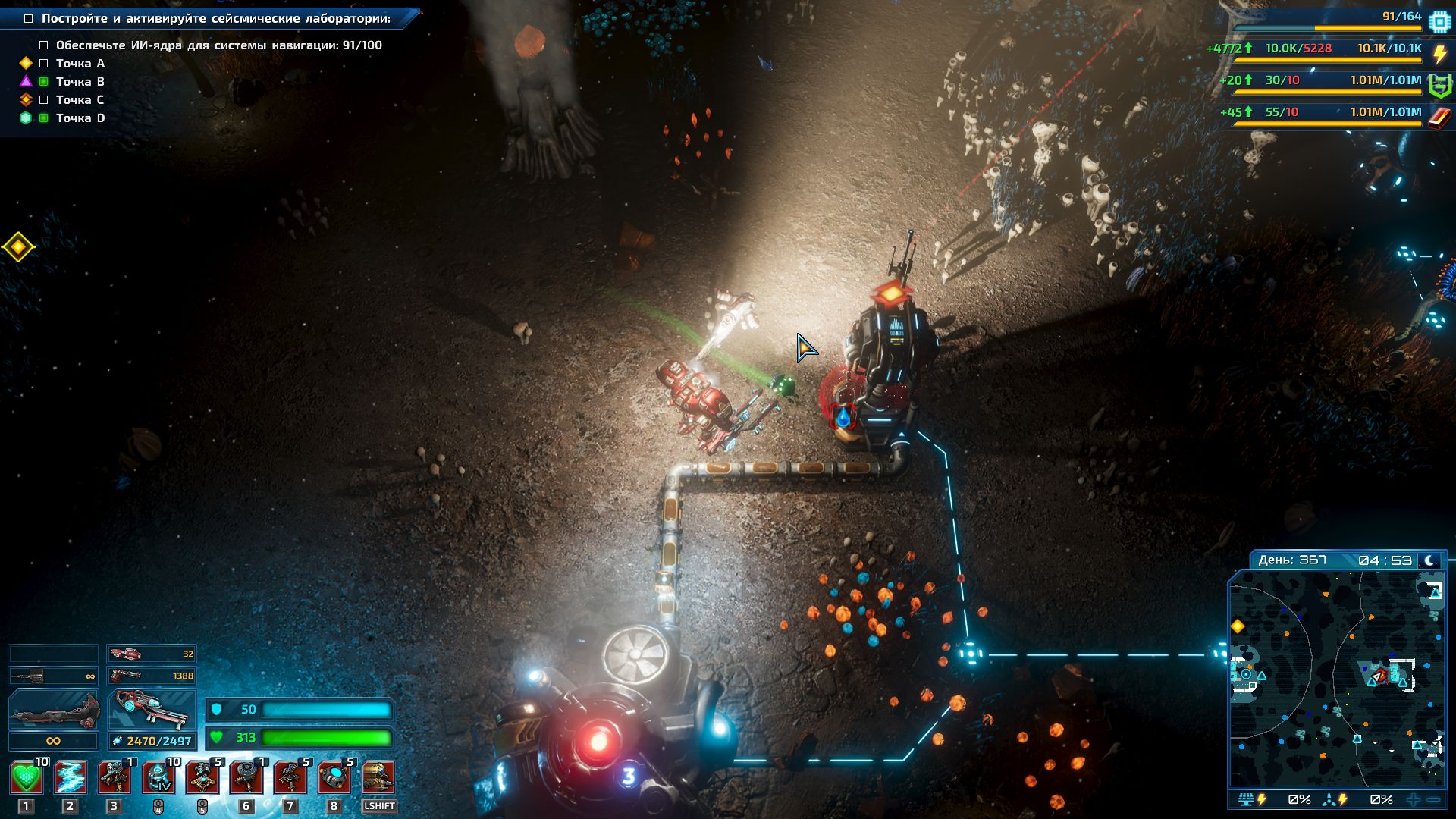Image resolution: width=1456 pixels, height=819 pixels.
Task: Select the red and cyan rifle weapon slot
Action: (152, 711)
